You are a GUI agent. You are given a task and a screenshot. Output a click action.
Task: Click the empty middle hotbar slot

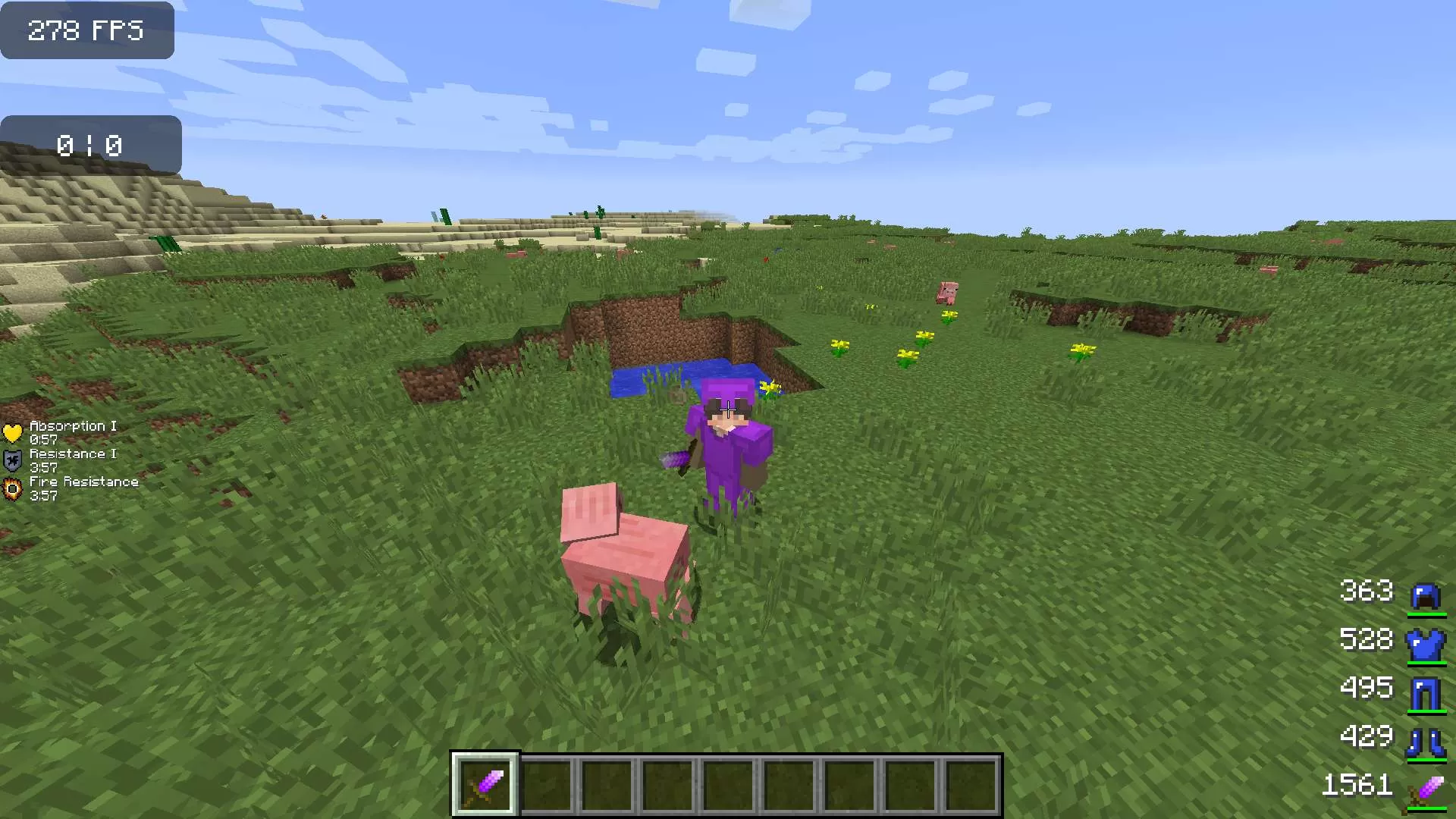727,783
